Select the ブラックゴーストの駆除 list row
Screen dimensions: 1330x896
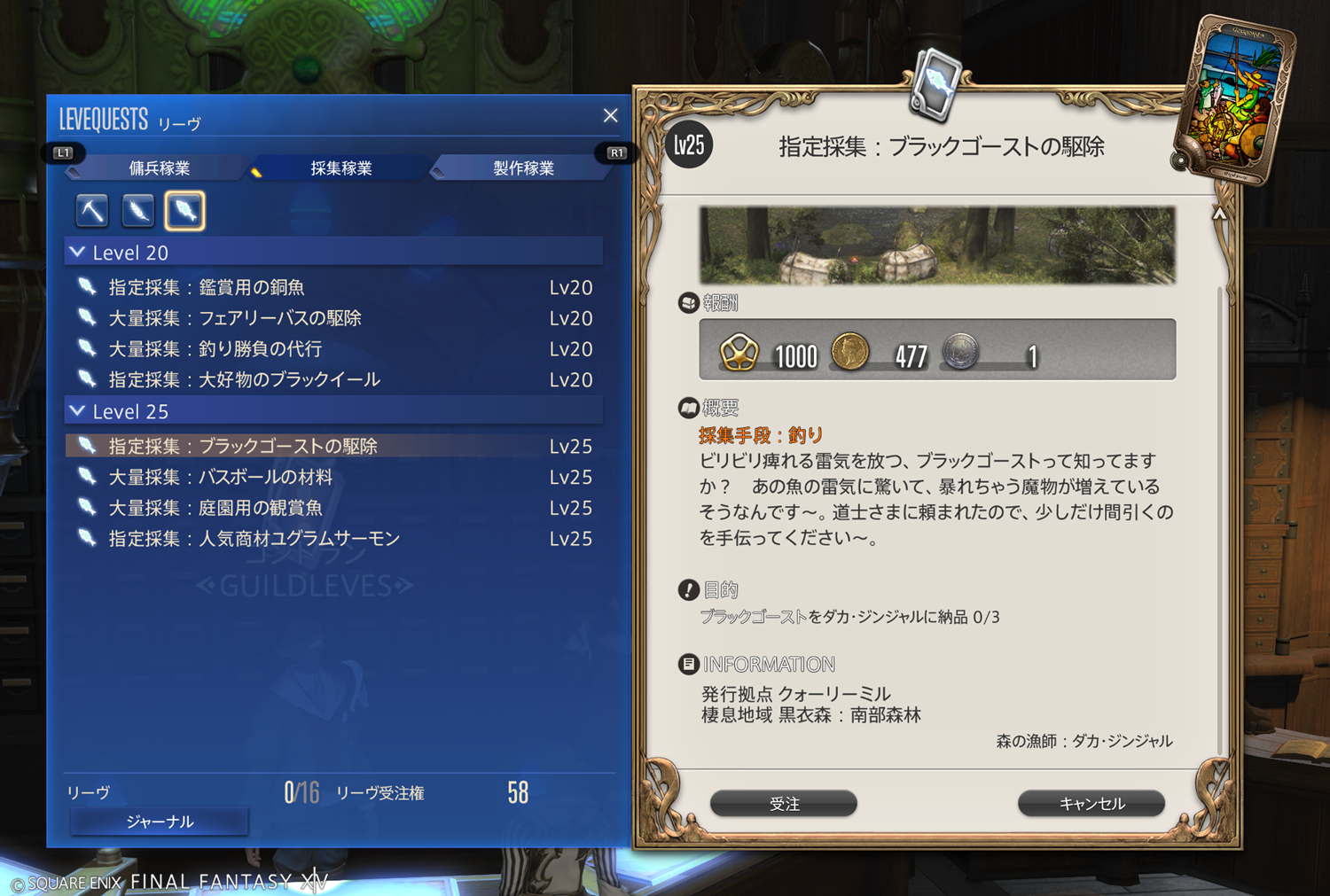tap(243, 447)
